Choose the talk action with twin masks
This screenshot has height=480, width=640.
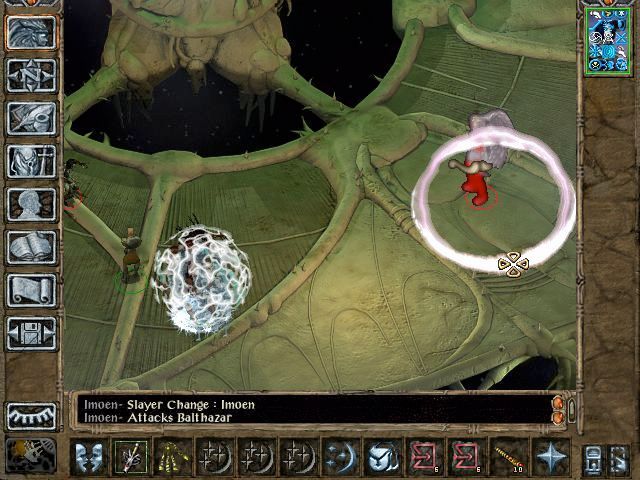point(90,457)
